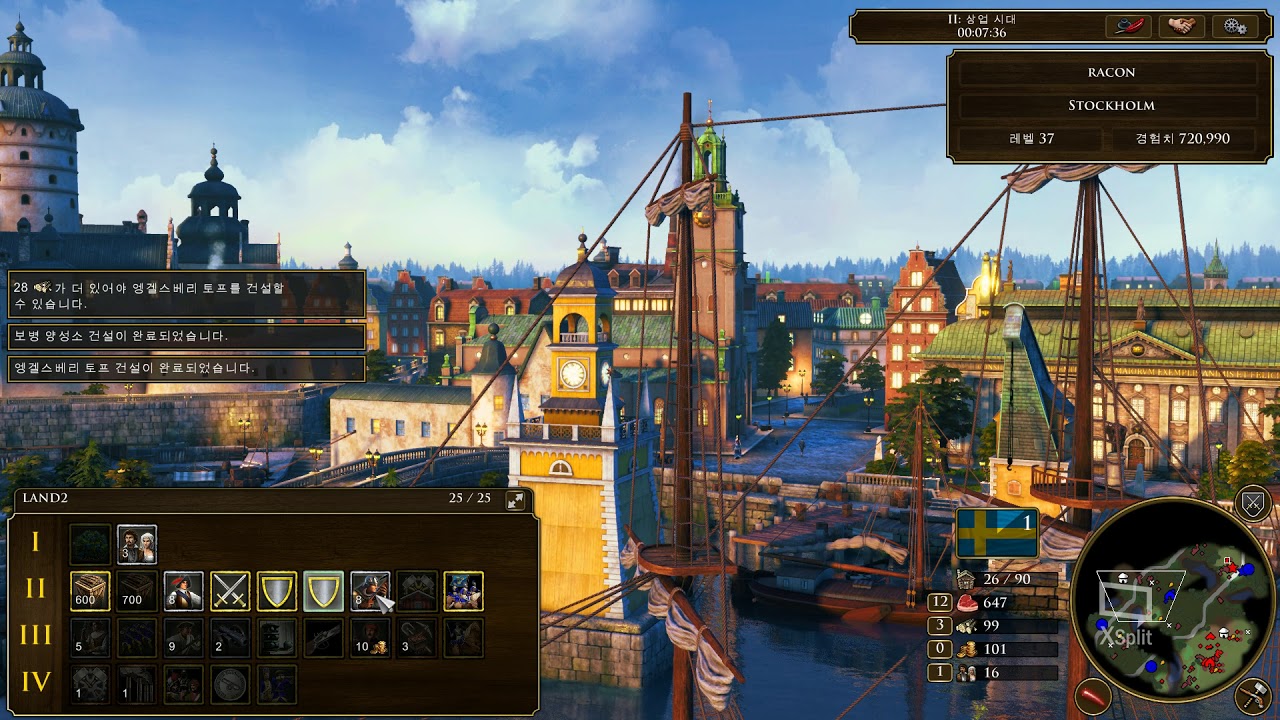
Task: Toggle the crossed swords minimap filter
Action: click(1253, 503)
